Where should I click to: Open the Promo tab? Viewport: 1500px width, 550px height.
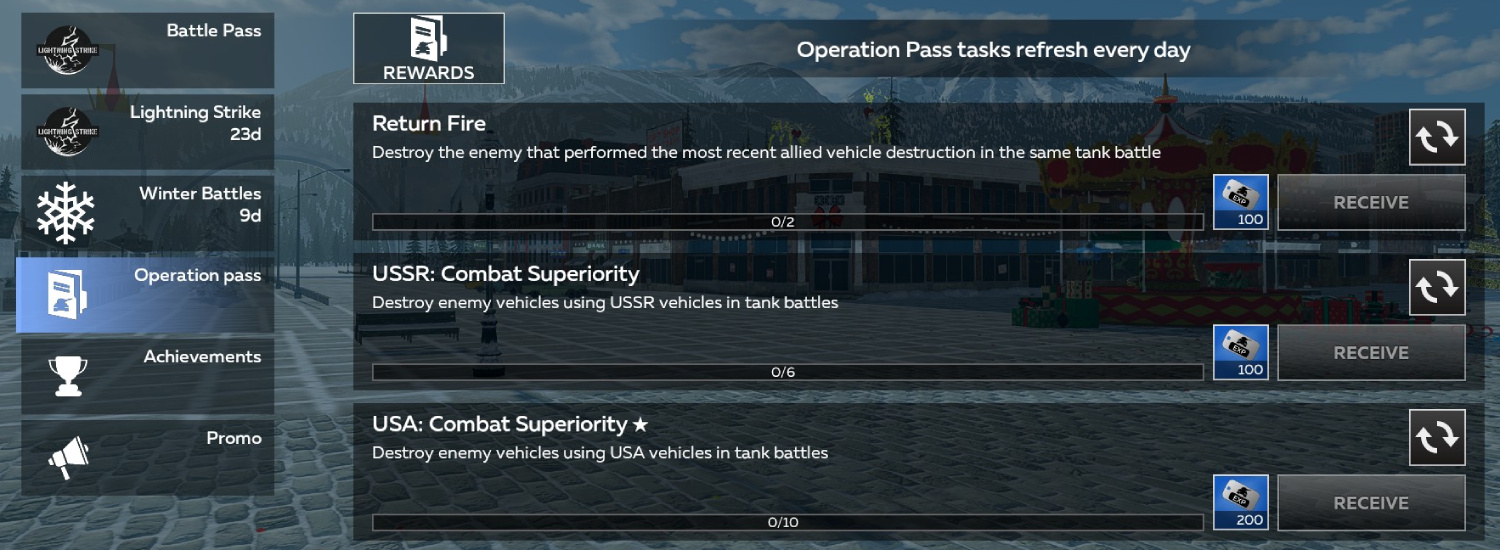click(x=147, y=457)
